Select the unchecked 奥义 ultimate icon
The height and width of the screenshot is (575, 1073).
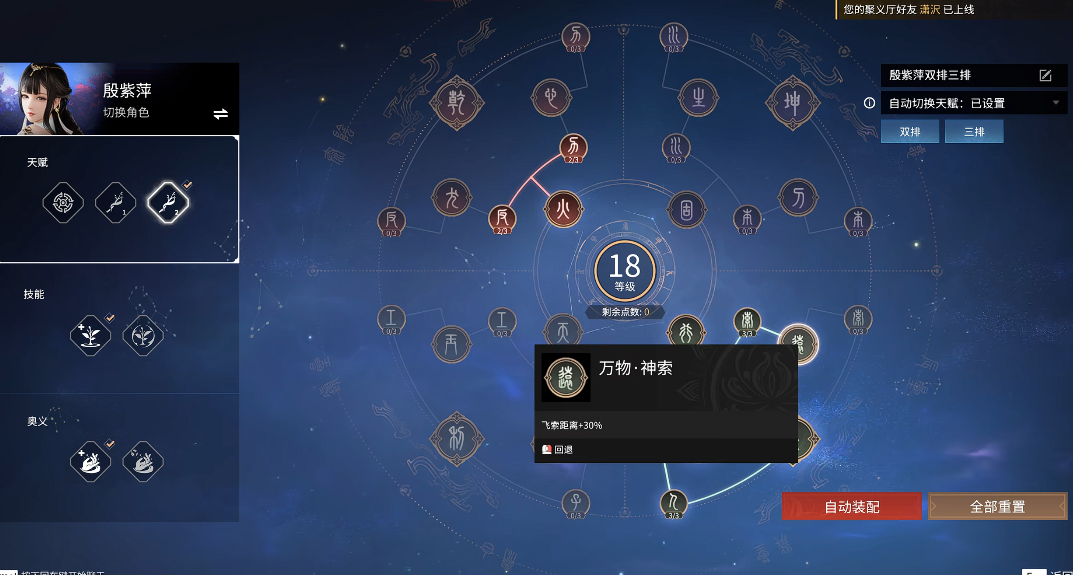pyautogui.click(x=143, y=461)
